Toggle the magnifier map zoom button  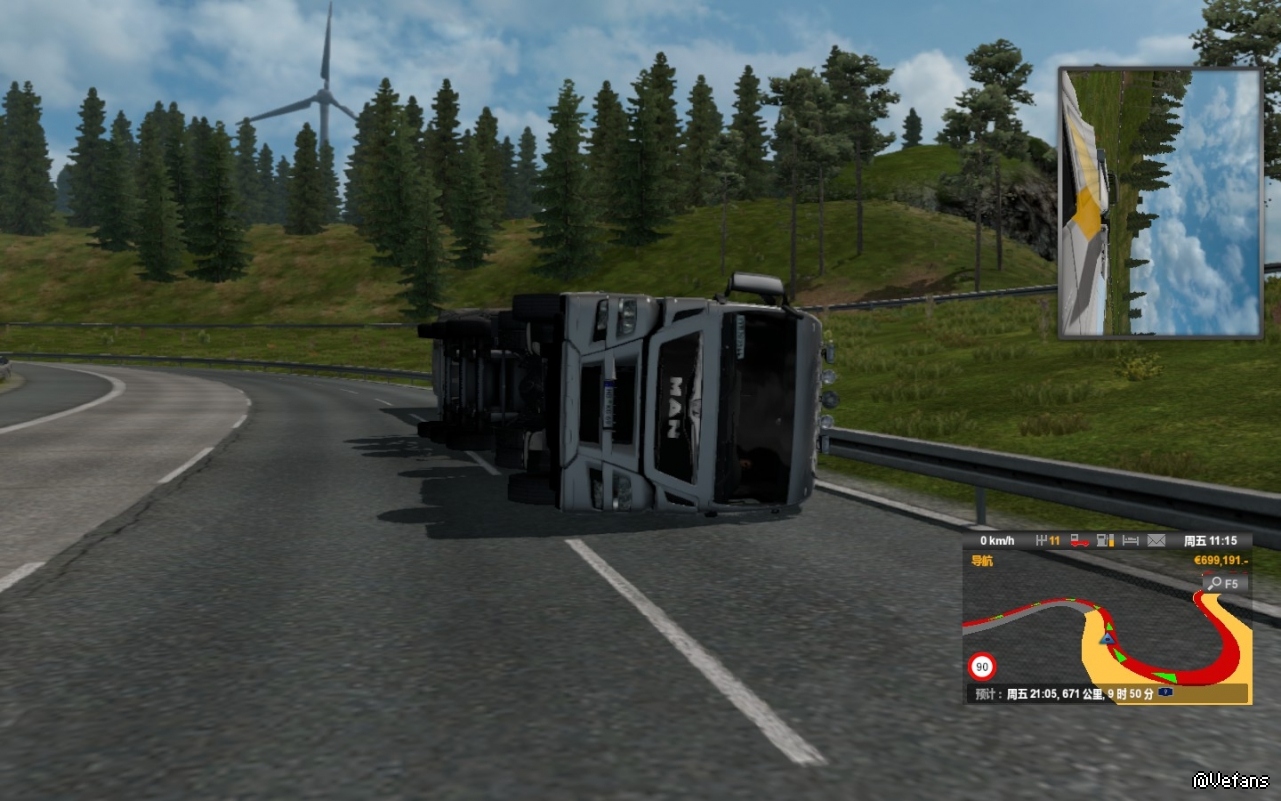(1224, 583)
